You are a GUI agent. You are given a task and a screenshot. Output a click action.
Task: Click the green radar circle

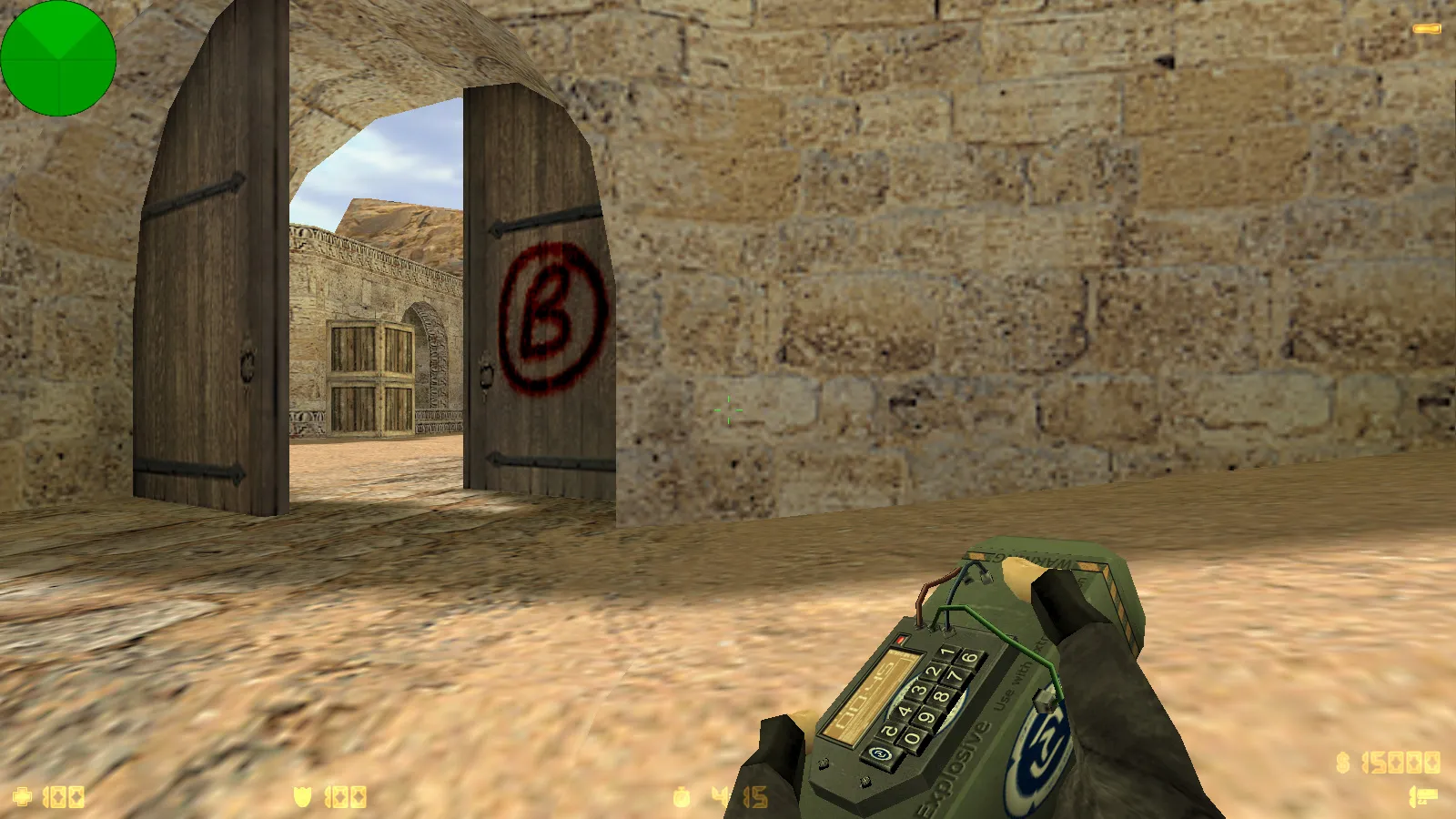[x=60, y=58]
